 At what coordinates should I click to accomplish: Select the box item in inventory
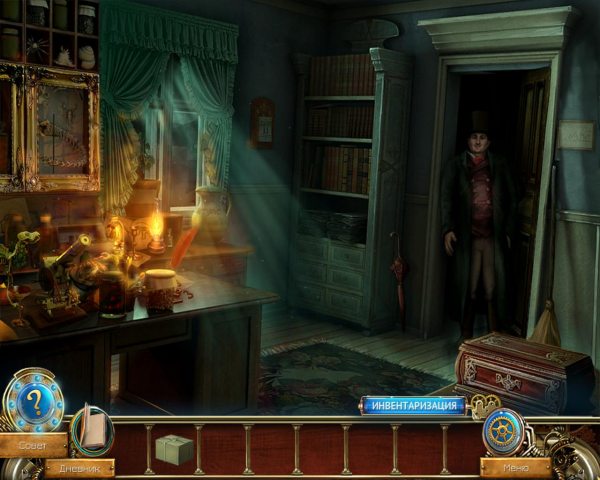pos(173,449)
